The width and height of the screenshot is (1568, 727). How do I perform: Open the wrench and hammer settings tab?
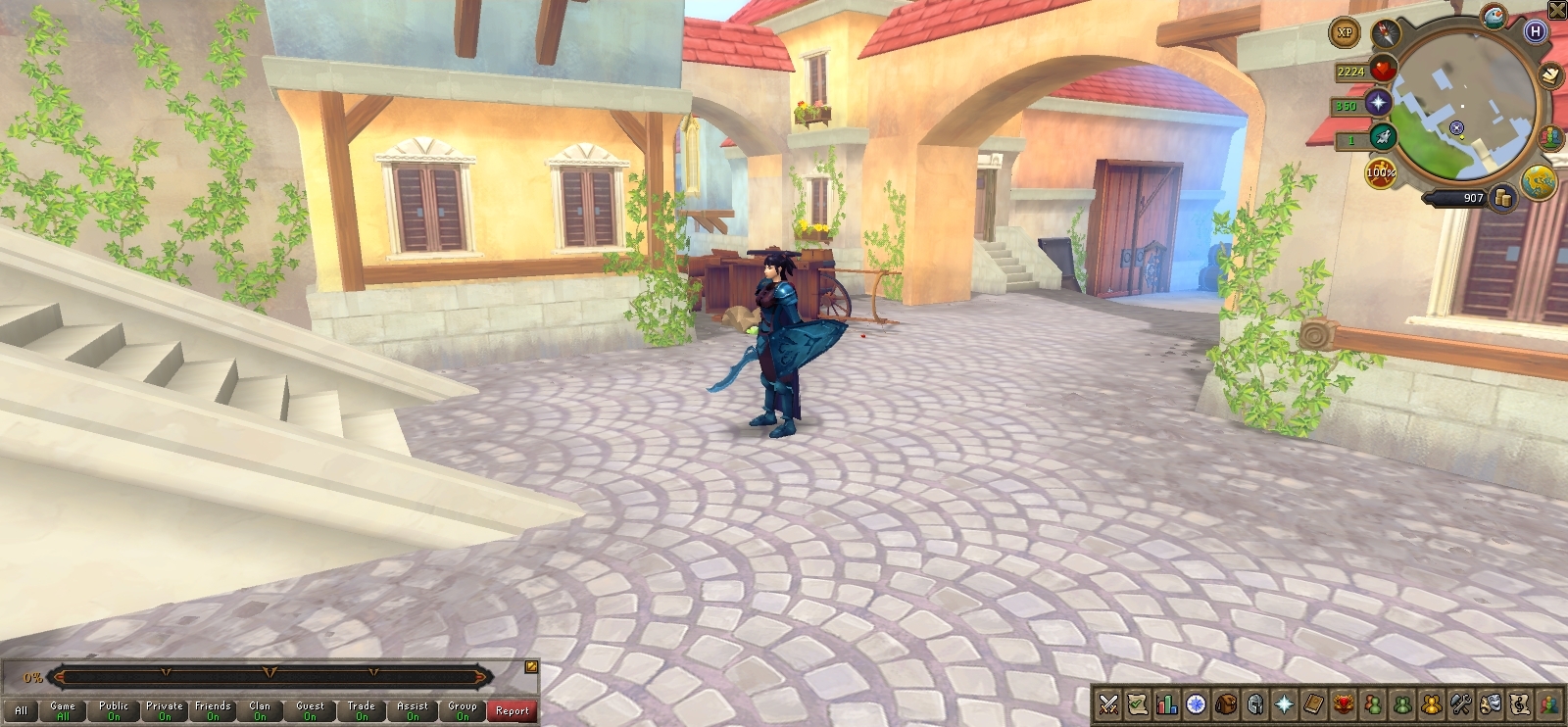[x=1460, y=703]
